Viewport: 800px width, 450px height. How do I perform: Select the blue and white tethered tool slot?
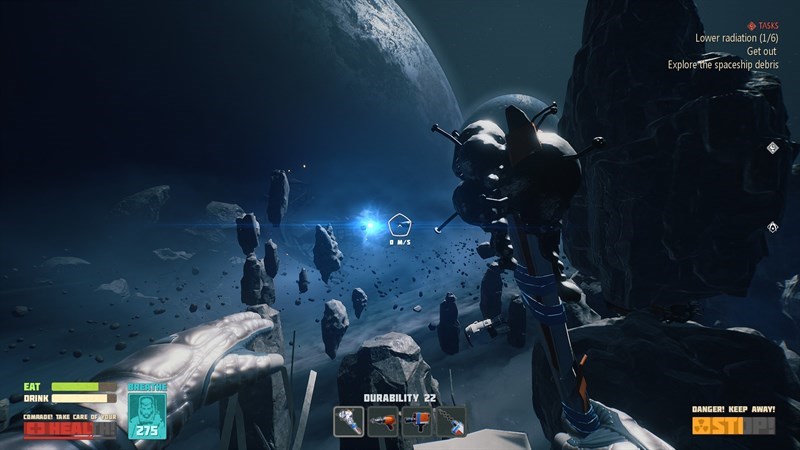[x=450, y=422]
